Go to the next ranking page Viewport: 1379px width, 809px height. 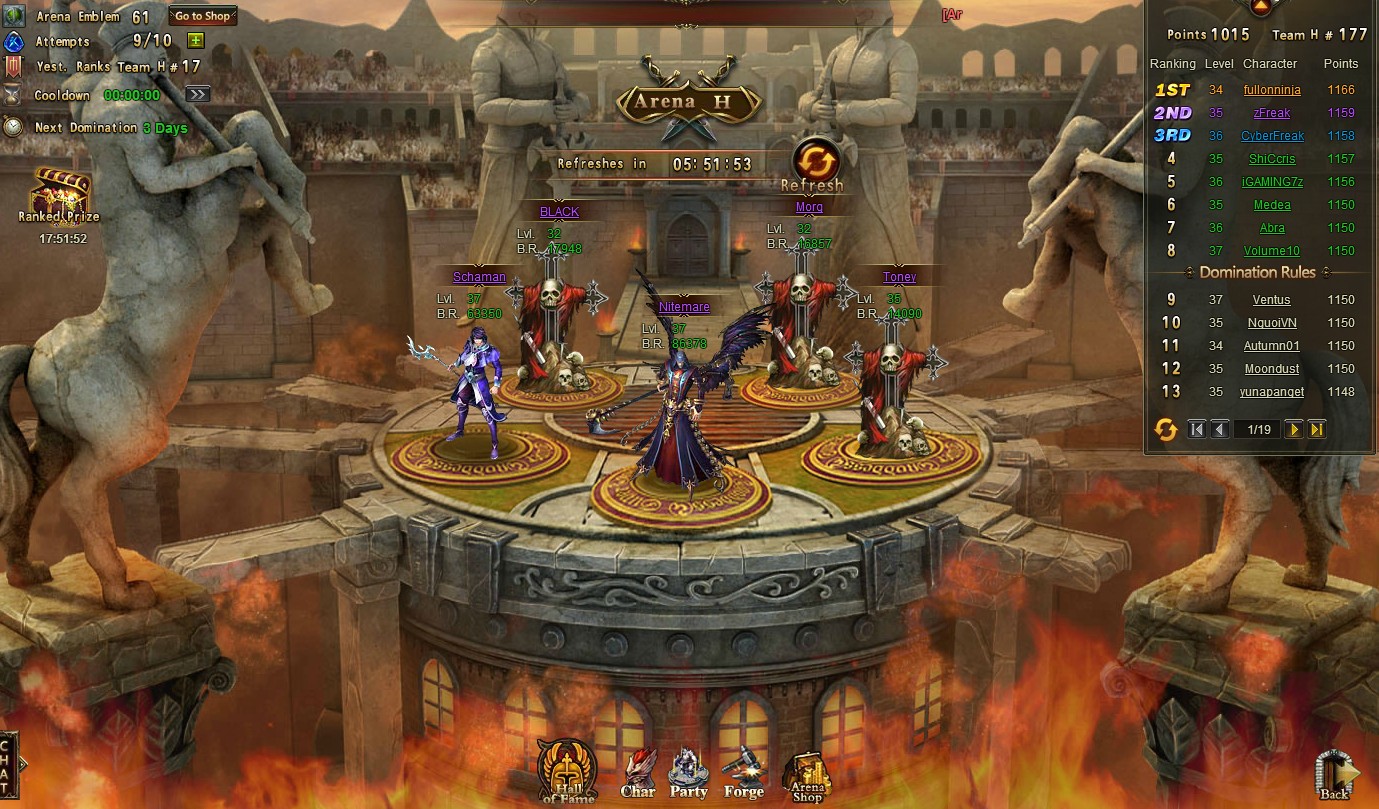pyautogui.click(x=1293, y=429)
